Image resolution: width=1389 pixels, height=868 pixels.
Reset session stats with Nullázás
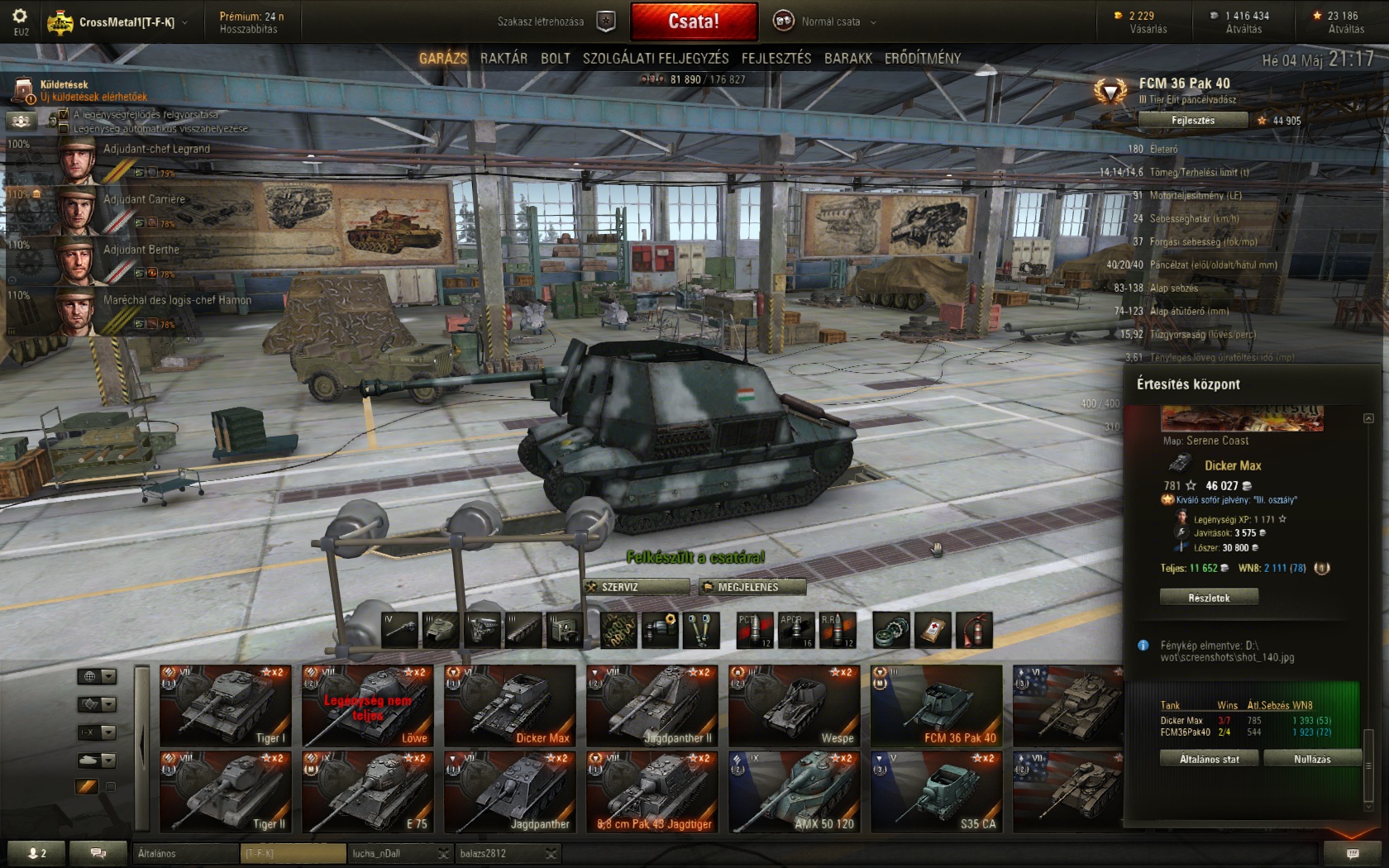(1312, 759)
